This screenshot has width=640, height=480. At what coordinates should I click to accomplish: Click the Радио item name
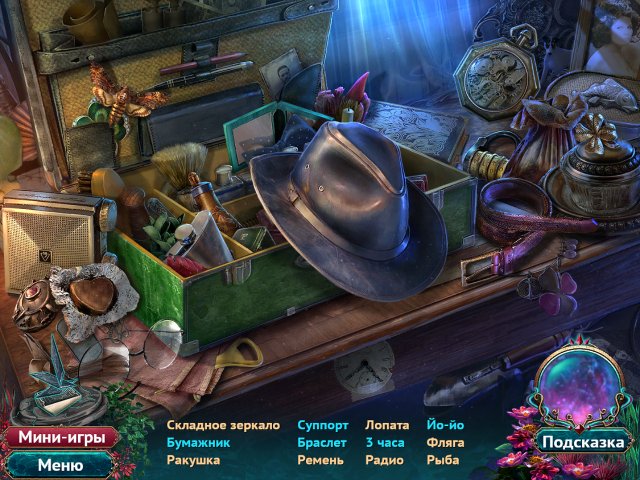[x=383, y=460]
